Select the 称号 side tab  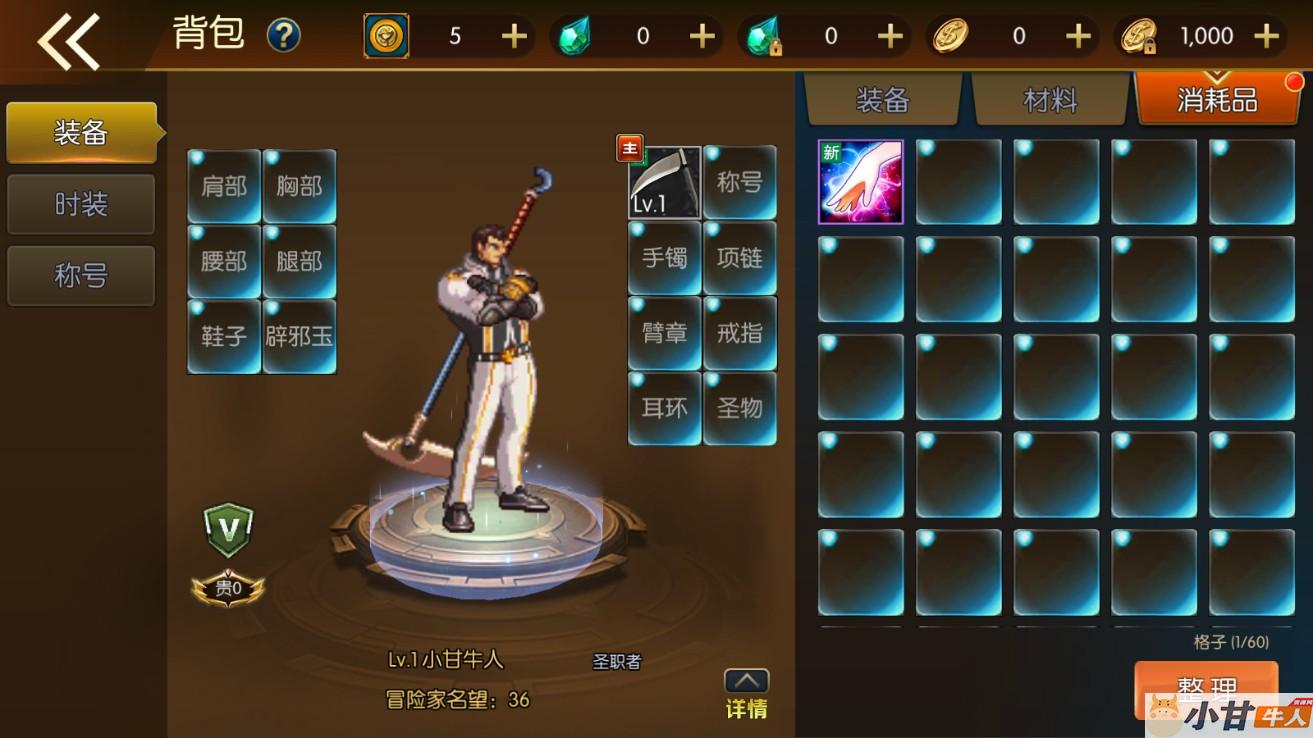pos(81,275)
